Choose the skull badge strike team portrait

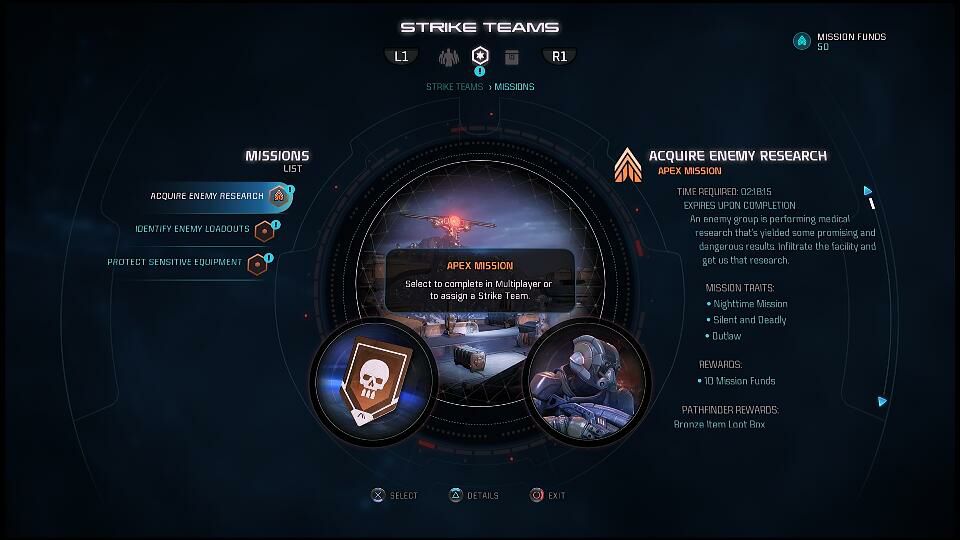[373, 380]
